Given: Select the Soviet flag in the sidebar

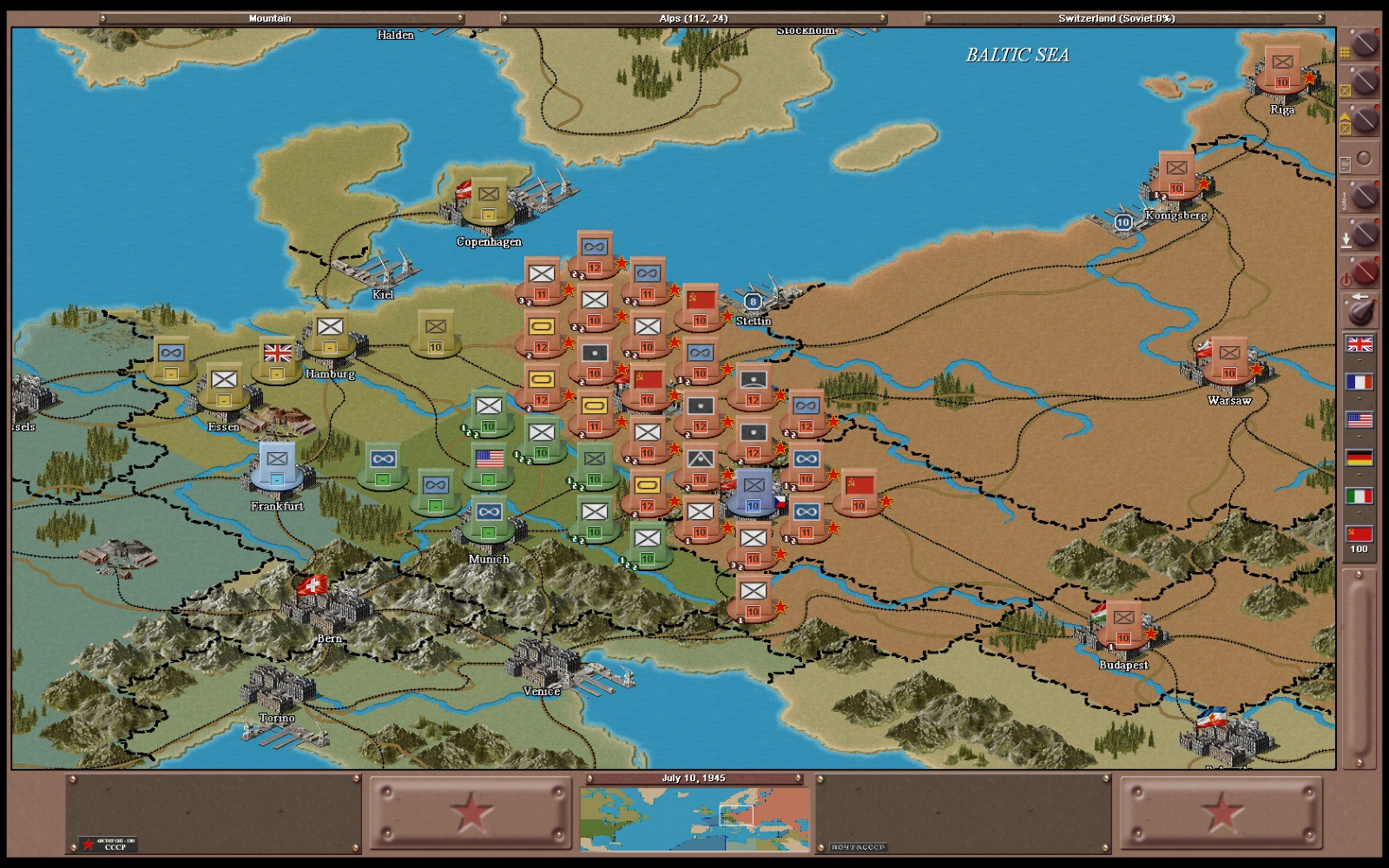Looking at the screenshot, I should (1359, 534).
